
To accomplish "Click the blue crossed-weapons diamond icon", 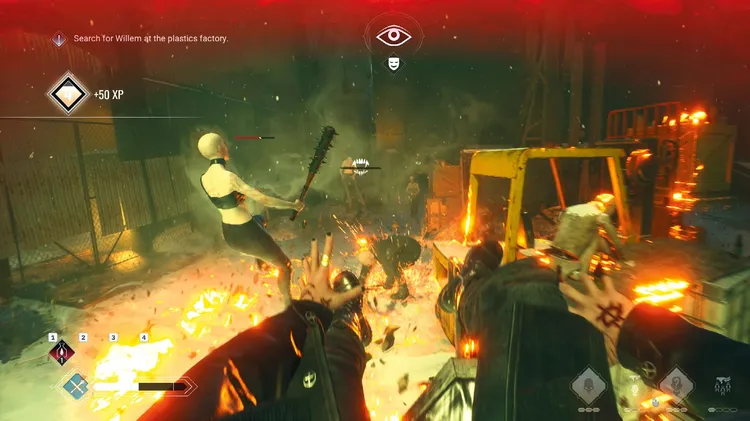I will click(75, 385).
